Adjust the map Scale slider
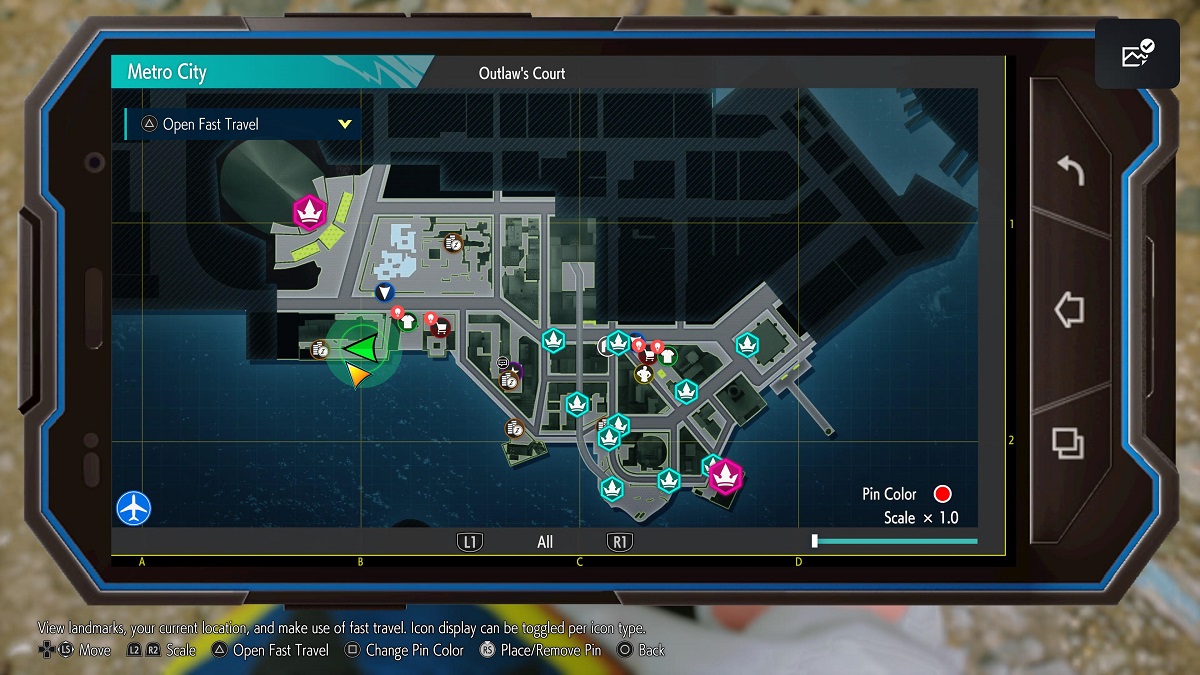 click(815, 541)
